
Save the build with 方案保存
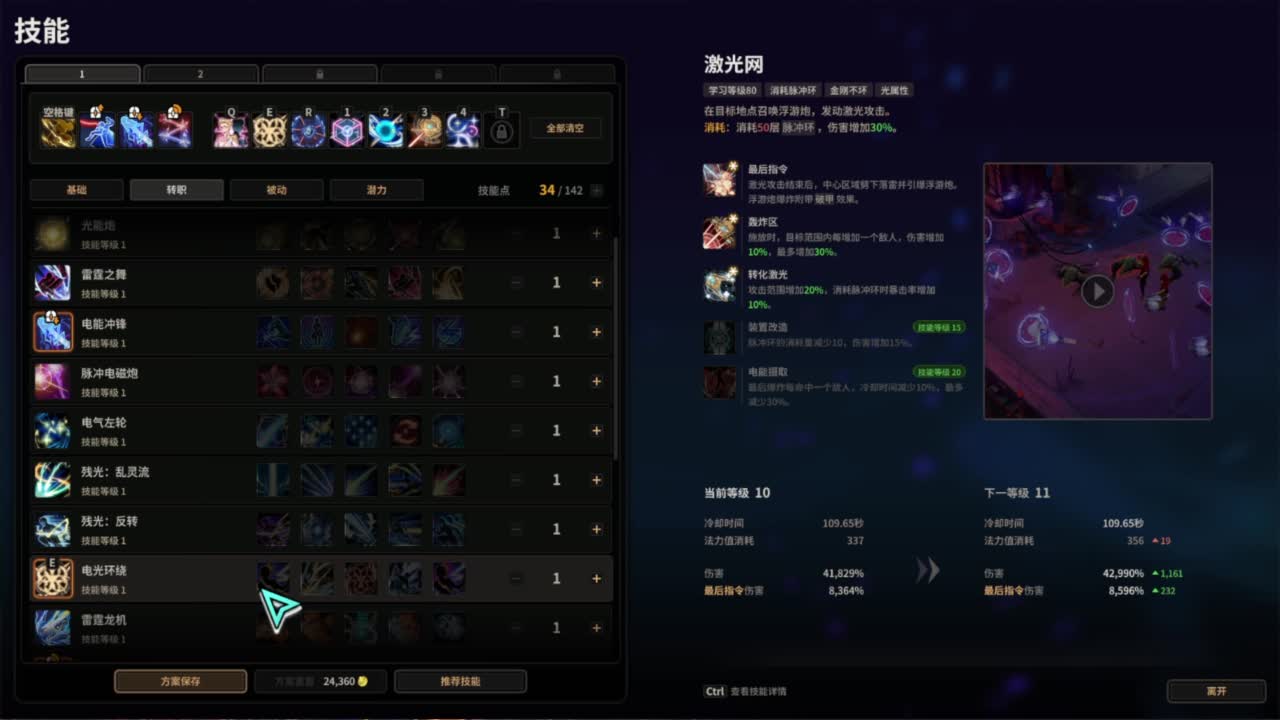180,680
